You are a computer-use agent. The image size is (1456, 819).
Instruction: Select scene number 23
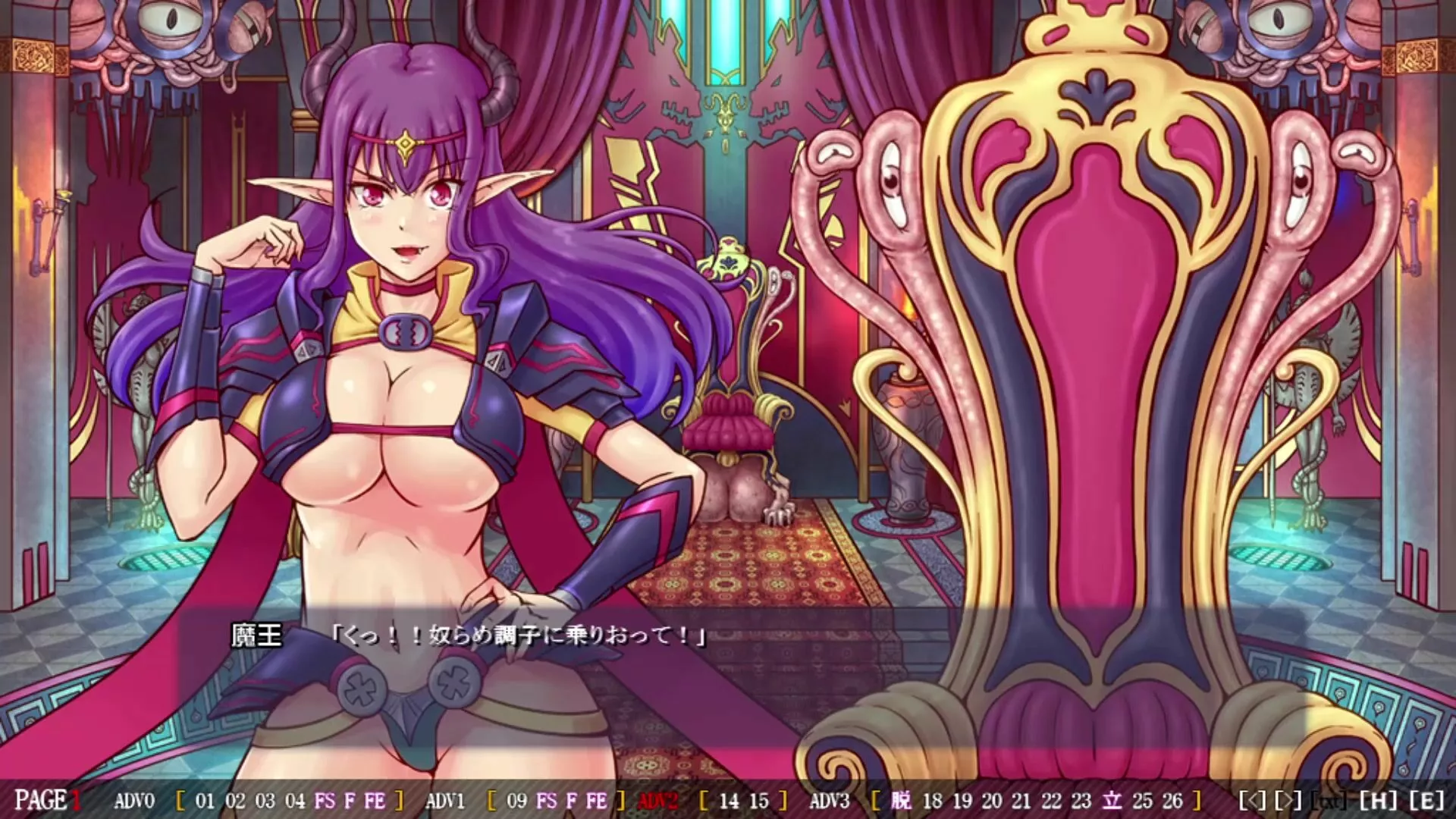coord(1081,800)
